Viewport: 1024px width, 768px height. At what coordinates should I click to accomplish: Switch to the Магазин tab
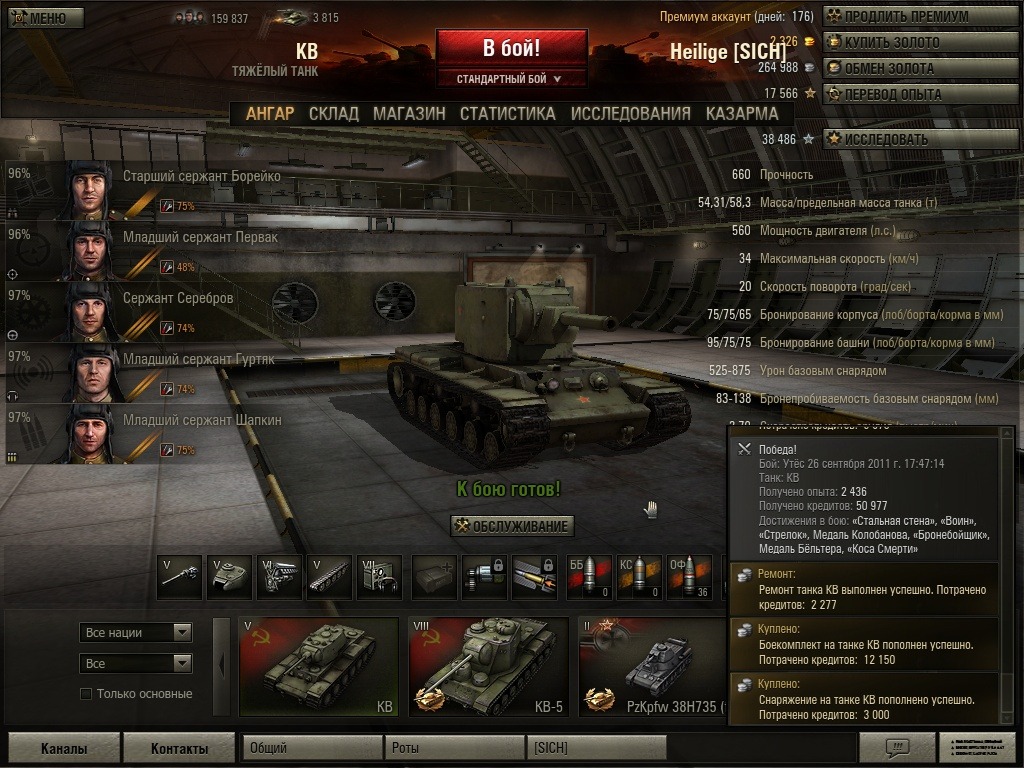pos(409,114)
